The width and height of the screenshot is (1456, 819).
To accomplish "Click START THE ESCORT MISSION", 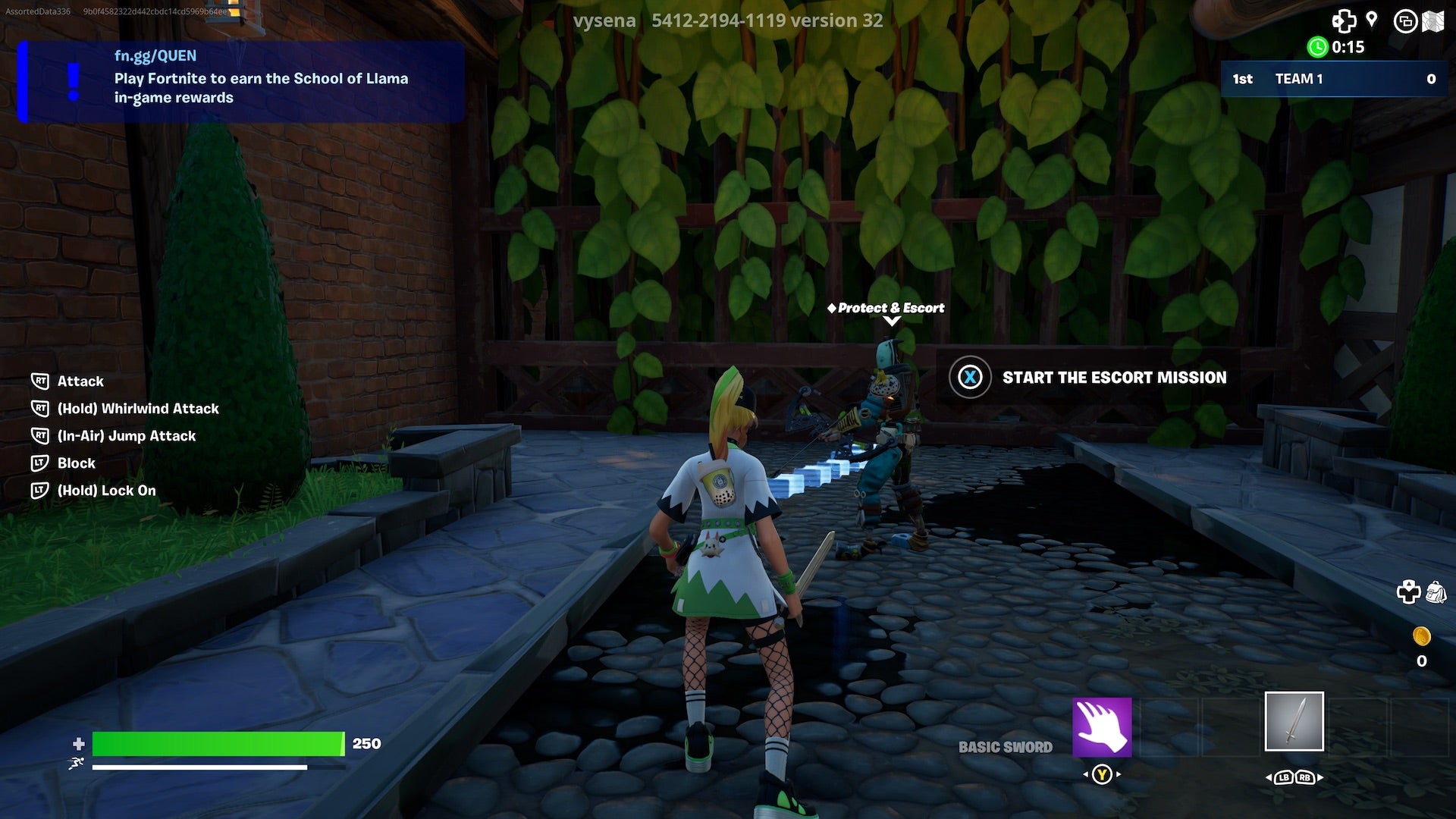I will click(1115, 378).
